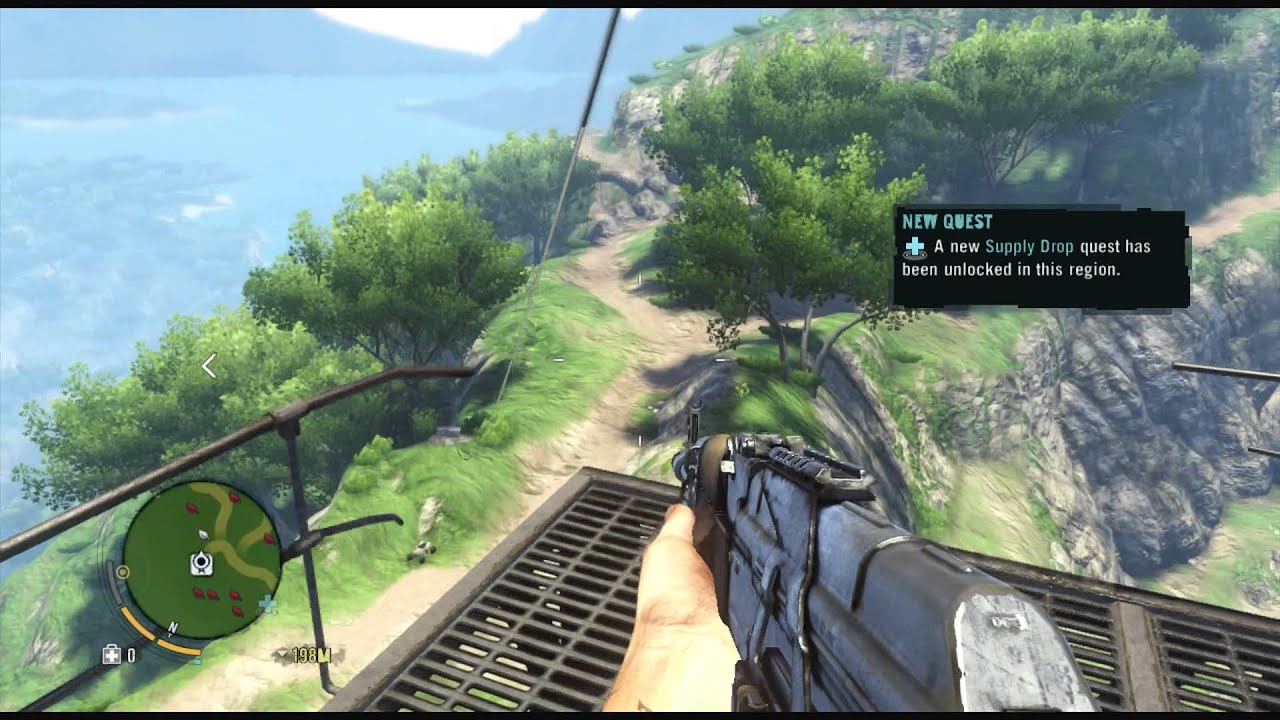Select the medkit syringe icon
Screen dimensions: 1280x720
112,655
